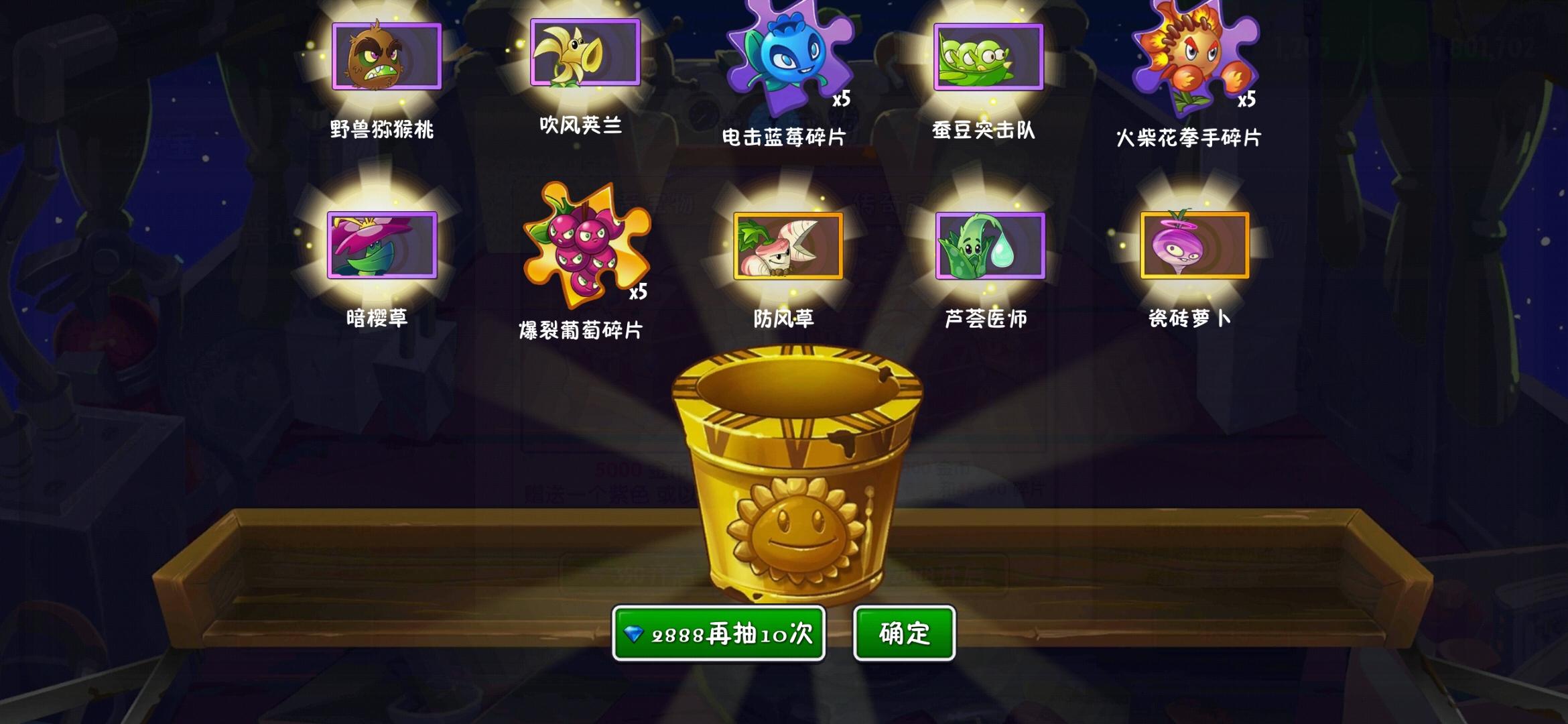The width and height of the screenshot is (1568, 724).
Task: Select the 防风草 plant card
Action: point(788,245)
